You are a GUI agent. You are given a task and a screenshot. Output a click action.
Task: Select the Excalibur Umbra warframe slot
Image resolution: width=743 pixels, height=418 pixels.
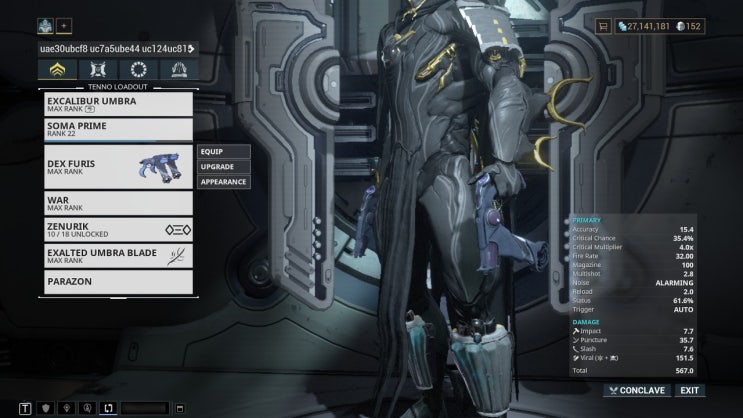[x=118, y=104]
